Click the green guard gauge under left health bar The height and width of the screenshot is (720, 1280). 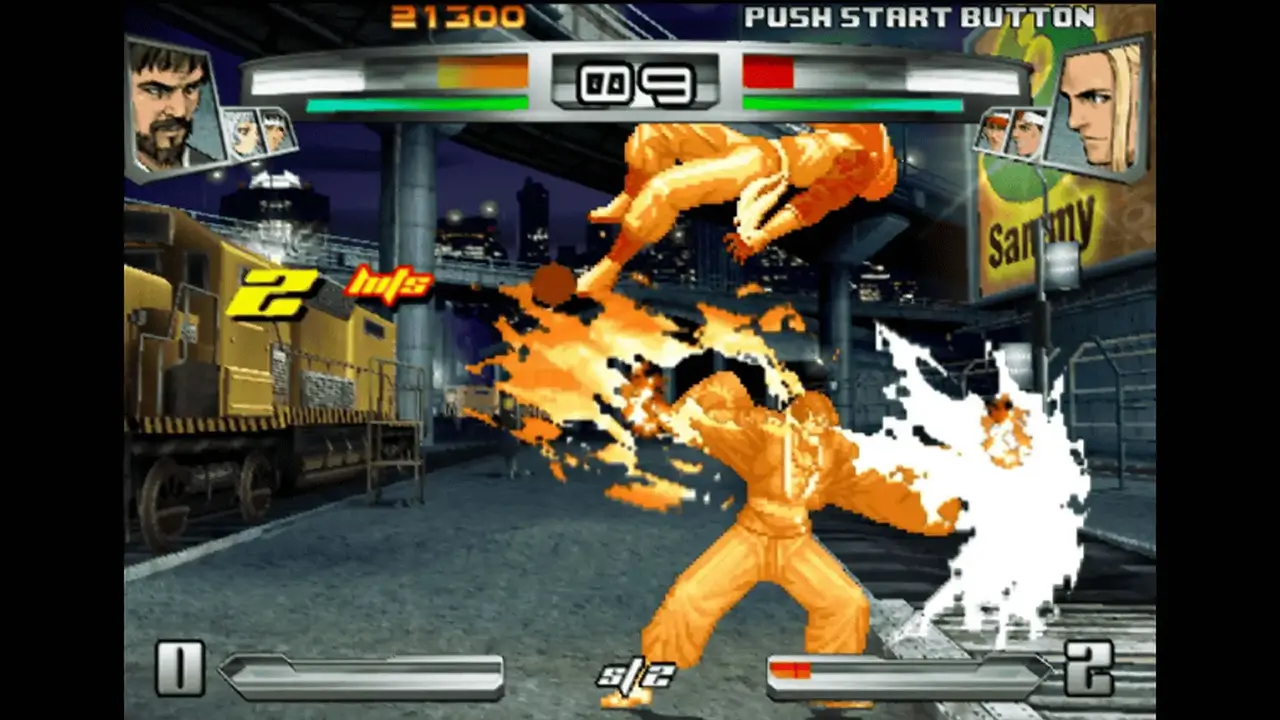420,103
